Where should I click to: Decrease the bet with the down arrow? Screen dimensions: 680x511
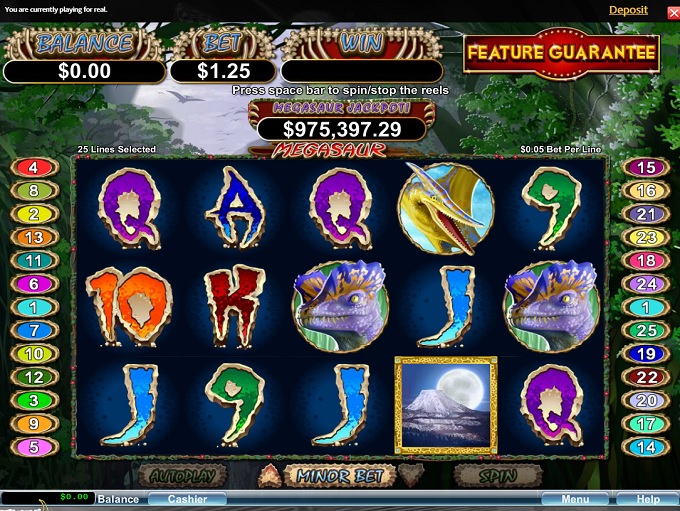[411, 475]
